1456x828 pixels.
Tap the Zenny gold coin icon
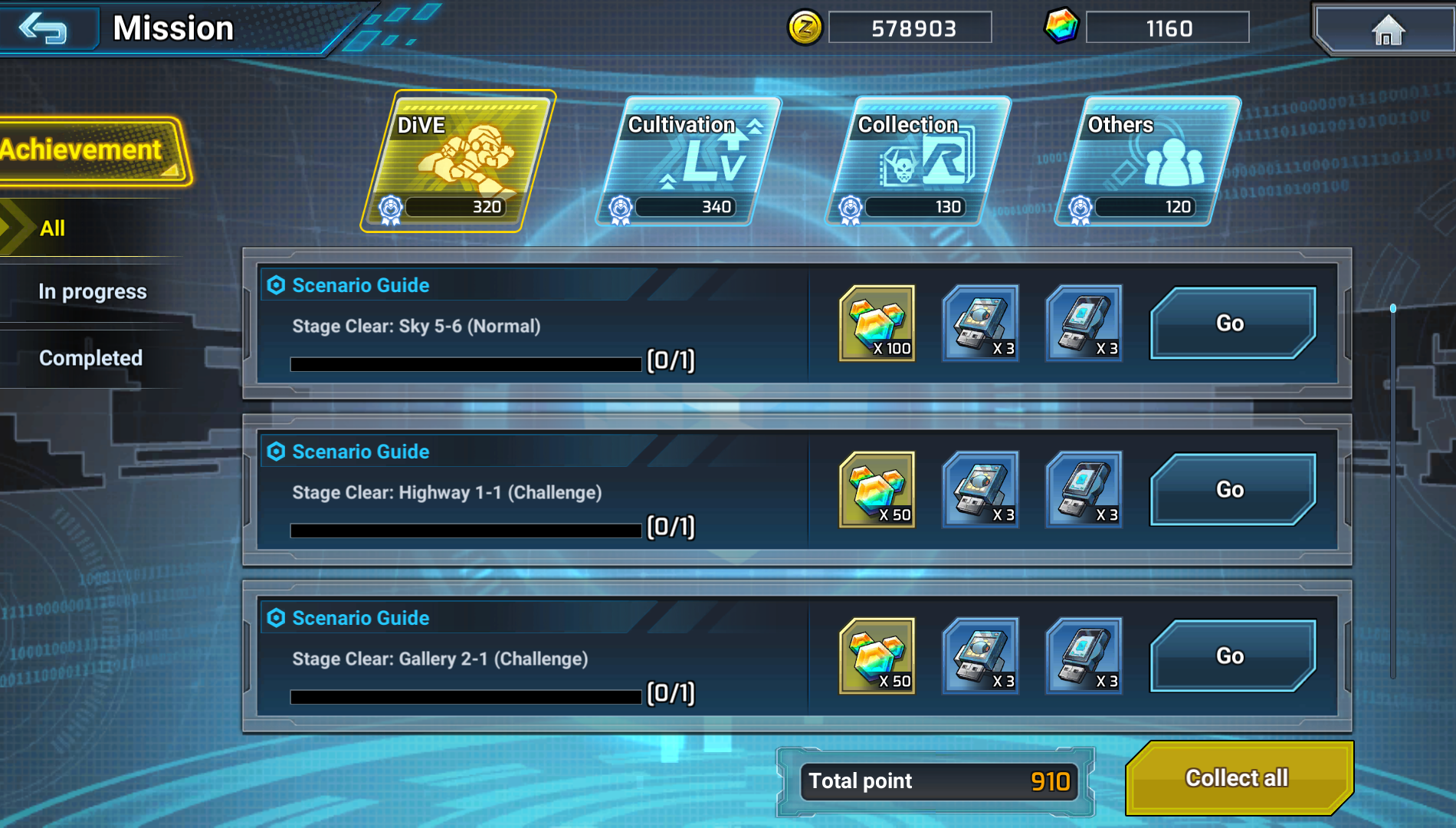click(x=805, y=28)
